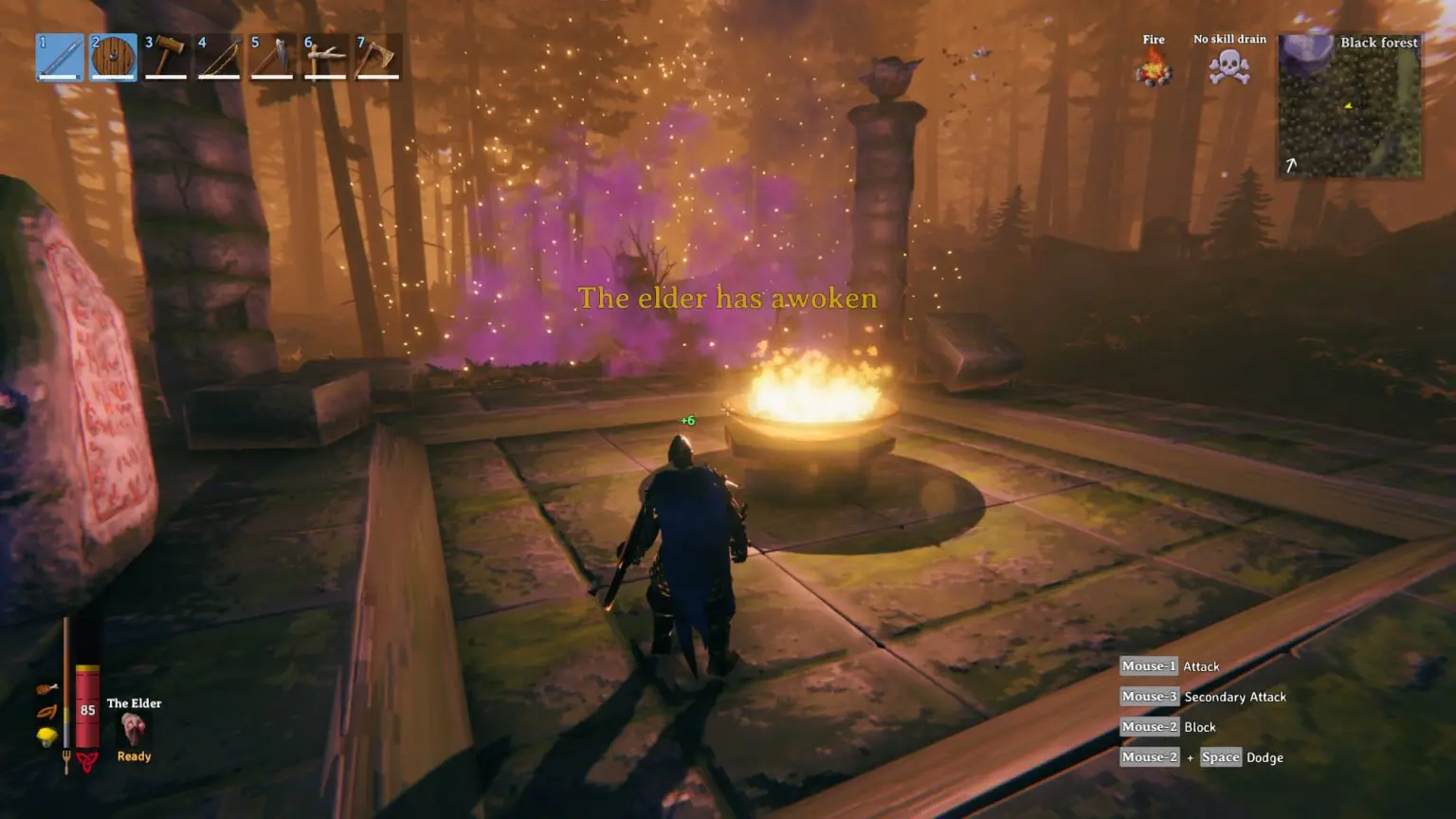Viewport: 1456px width, 819px height.
Task: Equip the pickaxe in hotbar slot 5
Action: (x=272, y=55)
